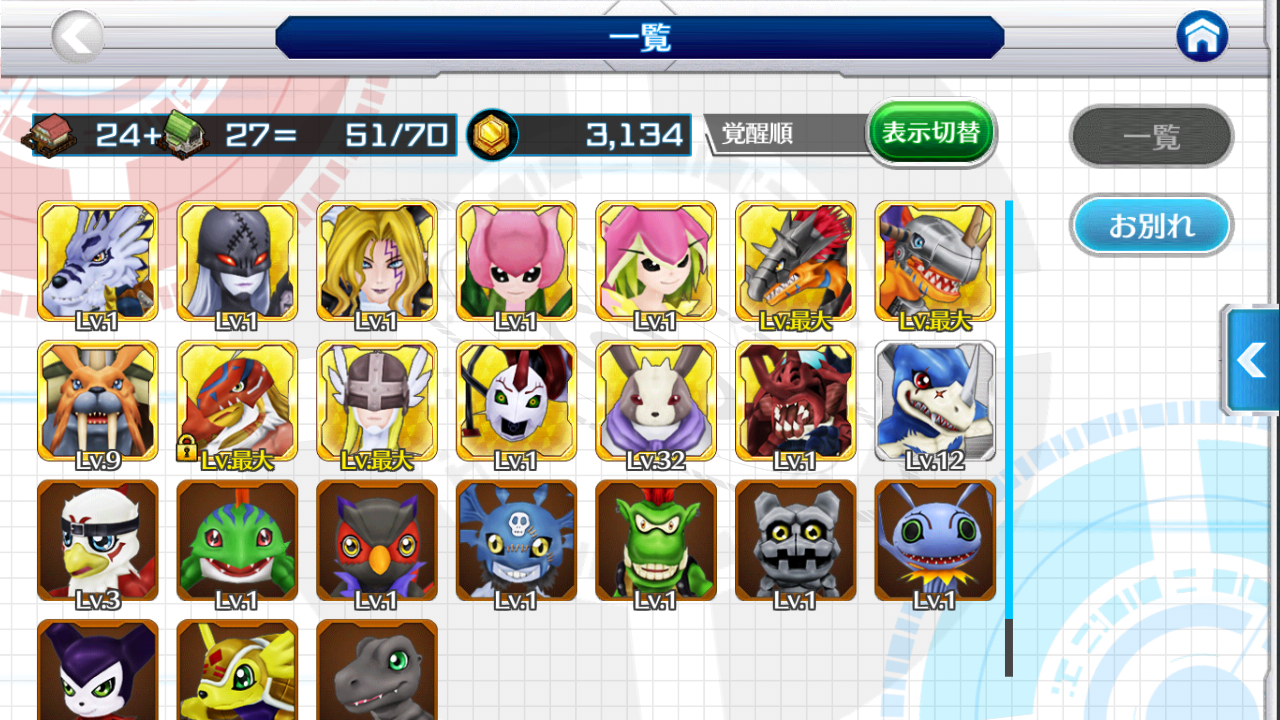Viewport: 1280px width, 720px height.
Task: Select the white rabbit Digimon at Lv.32
Action: pyautogui.click(x=656, y=401)
